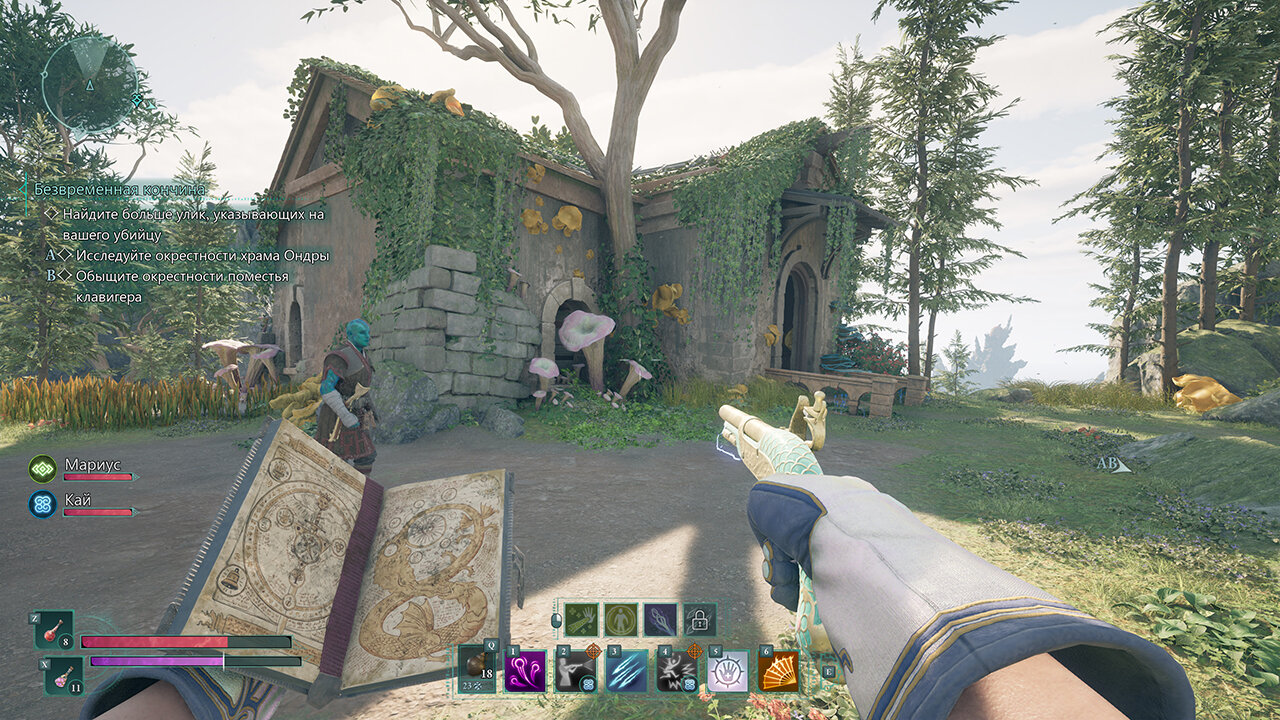Use the red health potion
The image size is (1280, 720).
point(55,631)
